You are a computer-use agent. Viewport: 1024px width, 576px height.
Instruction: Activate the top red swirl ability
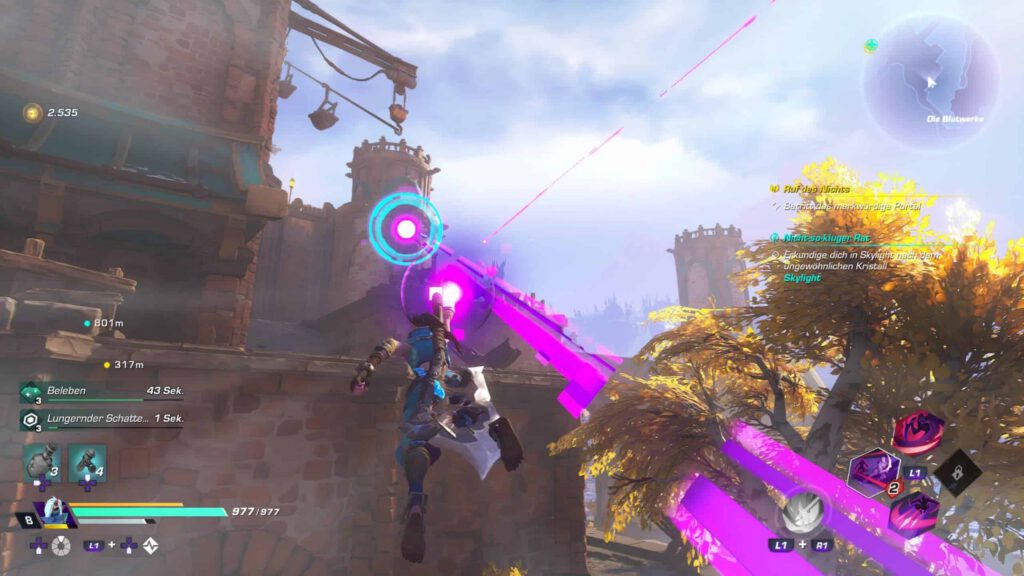[917, 433]
